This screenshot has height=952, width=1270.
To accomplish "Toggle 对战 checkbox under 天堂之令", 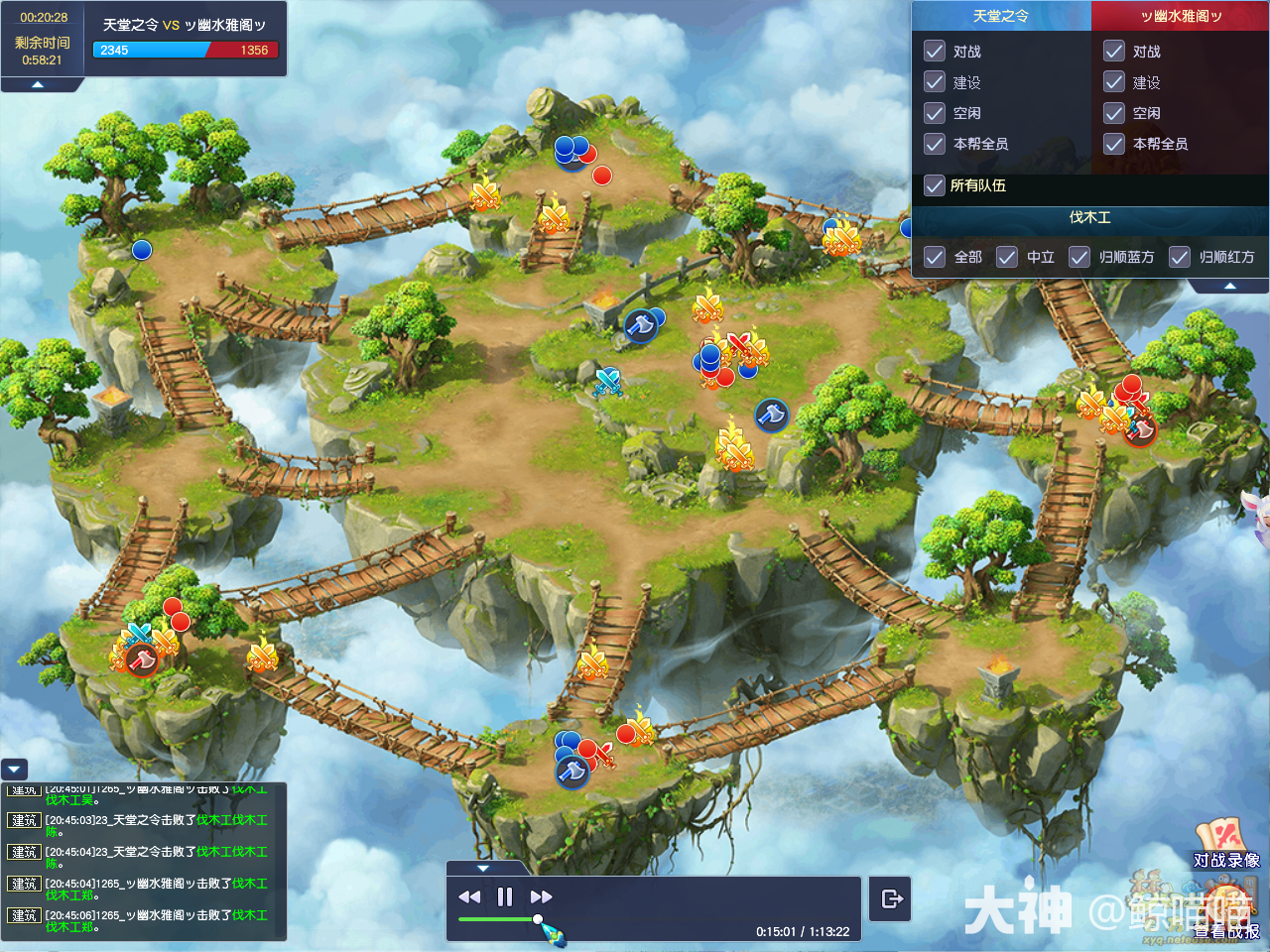I will tap(935, 52).
